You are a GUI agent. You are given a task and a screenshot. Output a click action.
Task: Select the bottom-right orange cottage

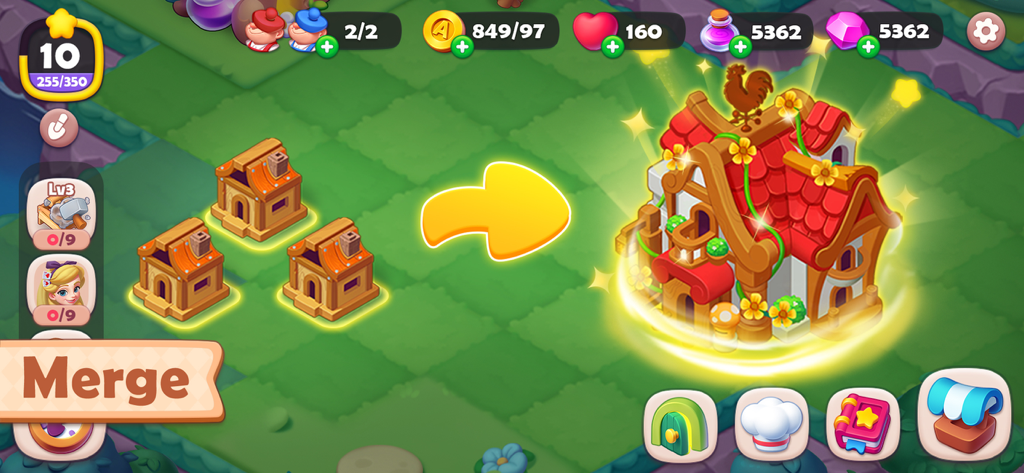tap(331, 269)
